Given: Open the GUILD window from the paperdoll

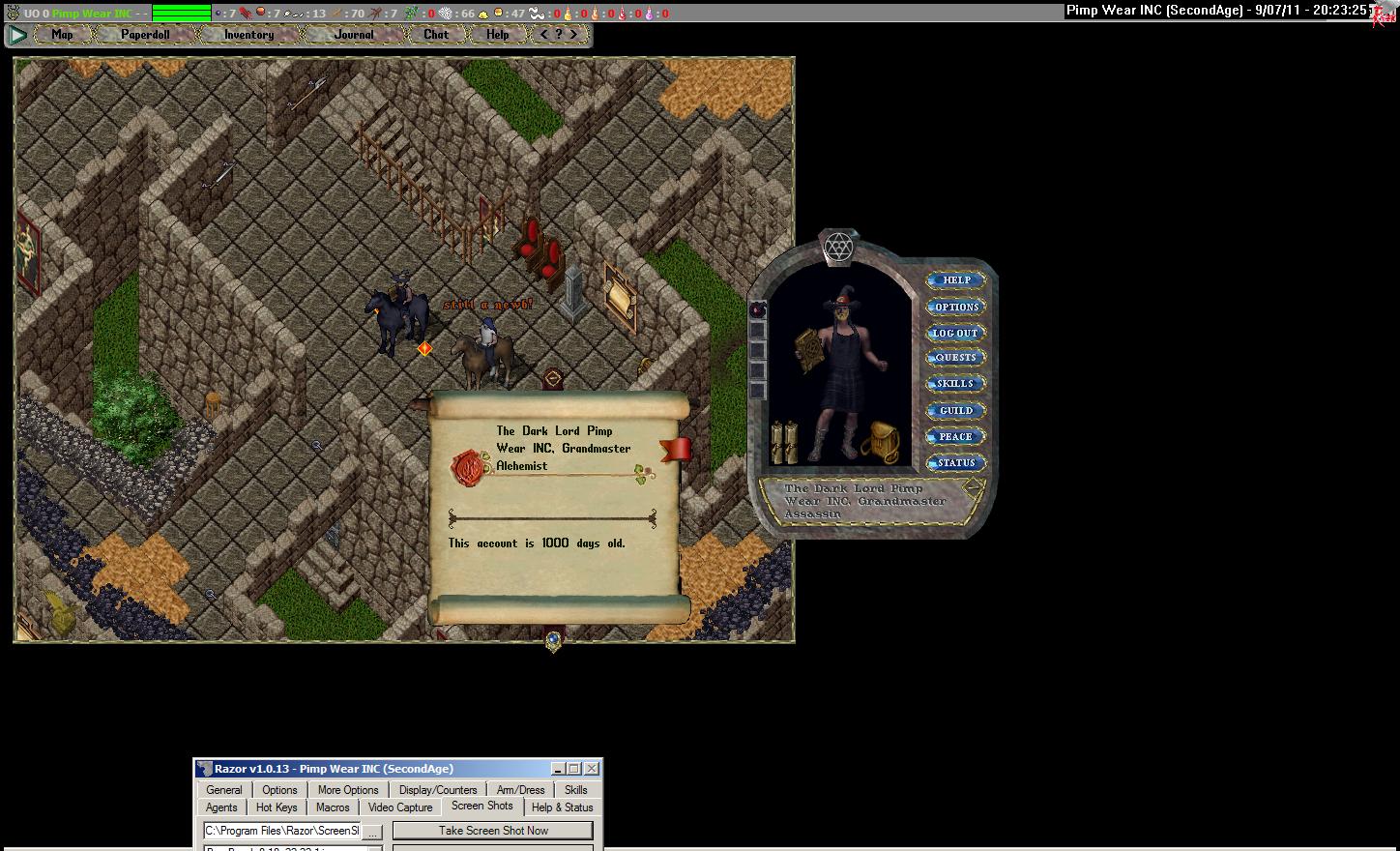Looking at the screenshot, I should 955,410.
